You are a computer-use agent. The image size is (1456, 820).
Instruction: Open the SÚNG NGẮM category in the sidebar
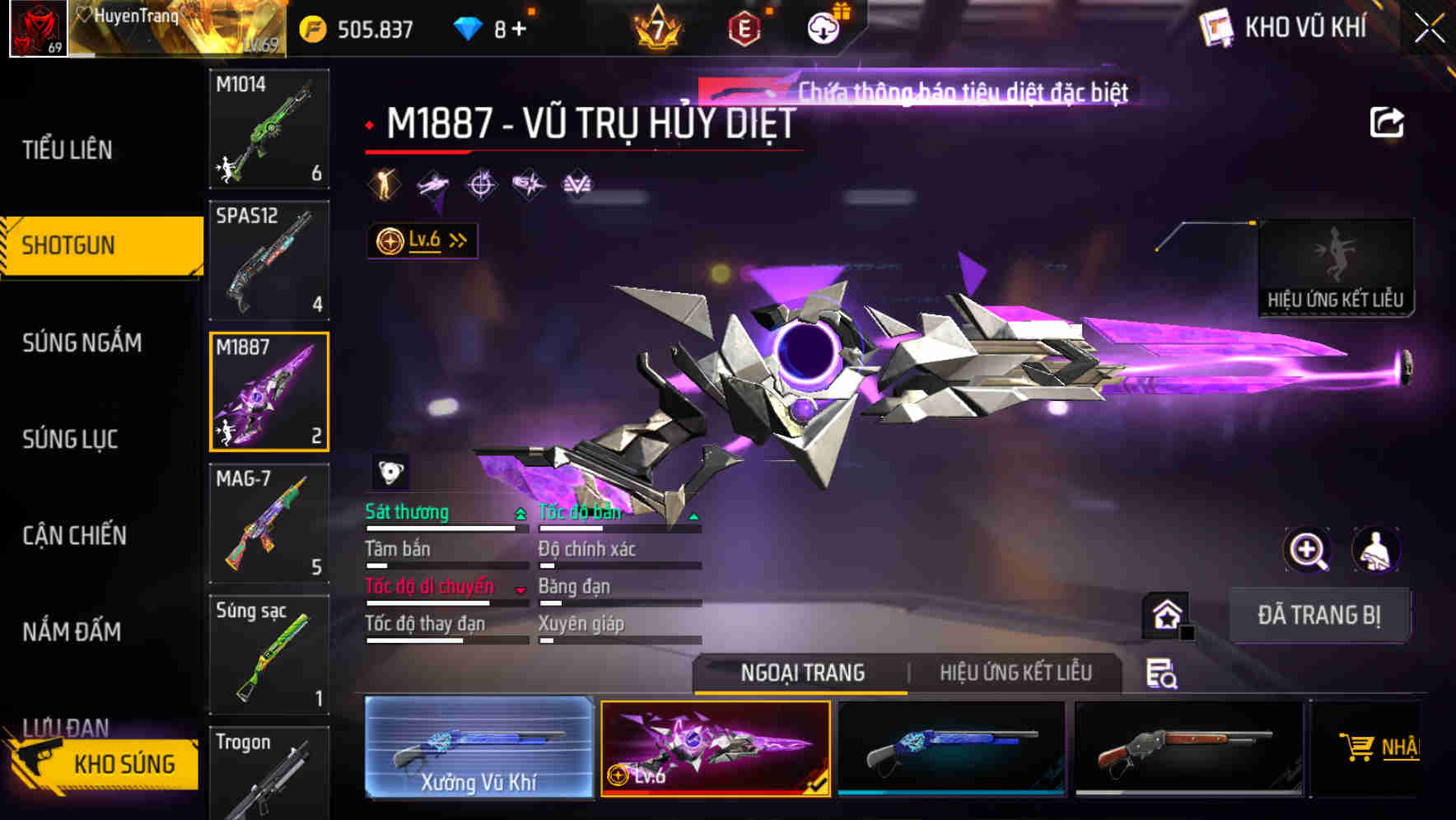(x=82, y=343)
